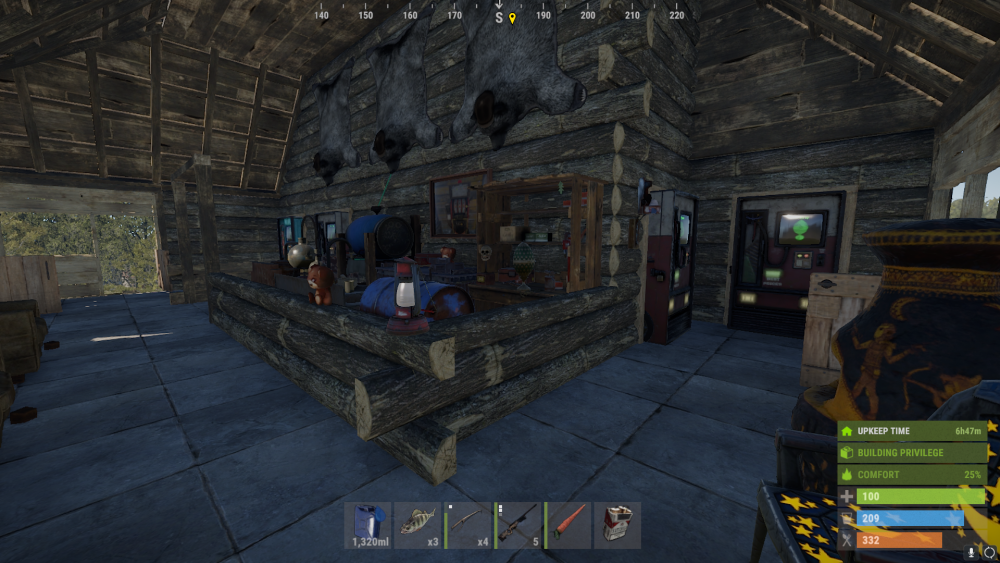Screen dimensions: 1000x563
Task: Select the blue water jug hotbar slot
Action: point(368,525)
